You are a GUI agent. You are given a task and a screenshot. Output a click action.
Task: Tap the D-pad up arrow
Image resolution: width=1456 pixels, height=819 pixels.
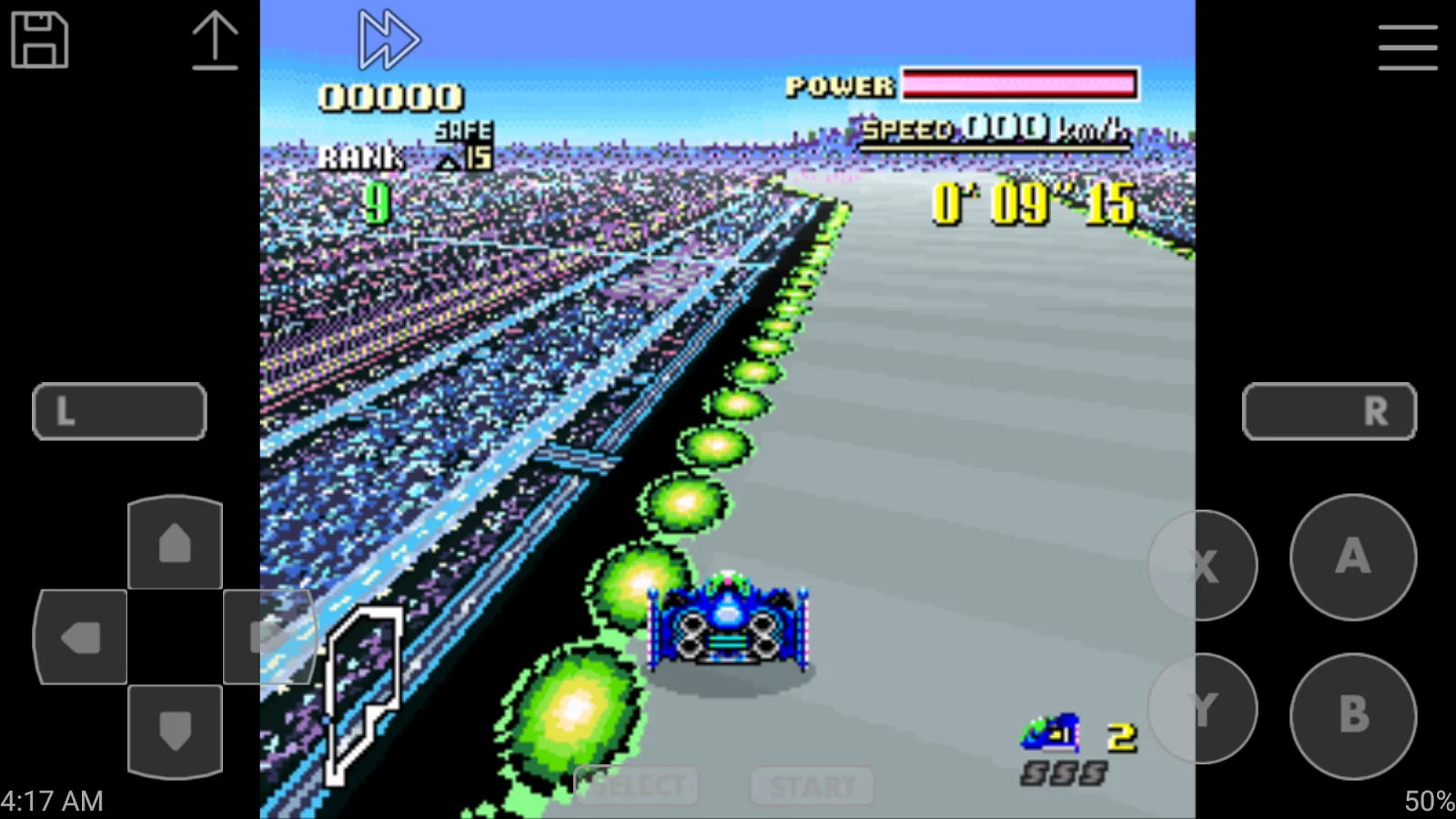[x=175, y=543]
